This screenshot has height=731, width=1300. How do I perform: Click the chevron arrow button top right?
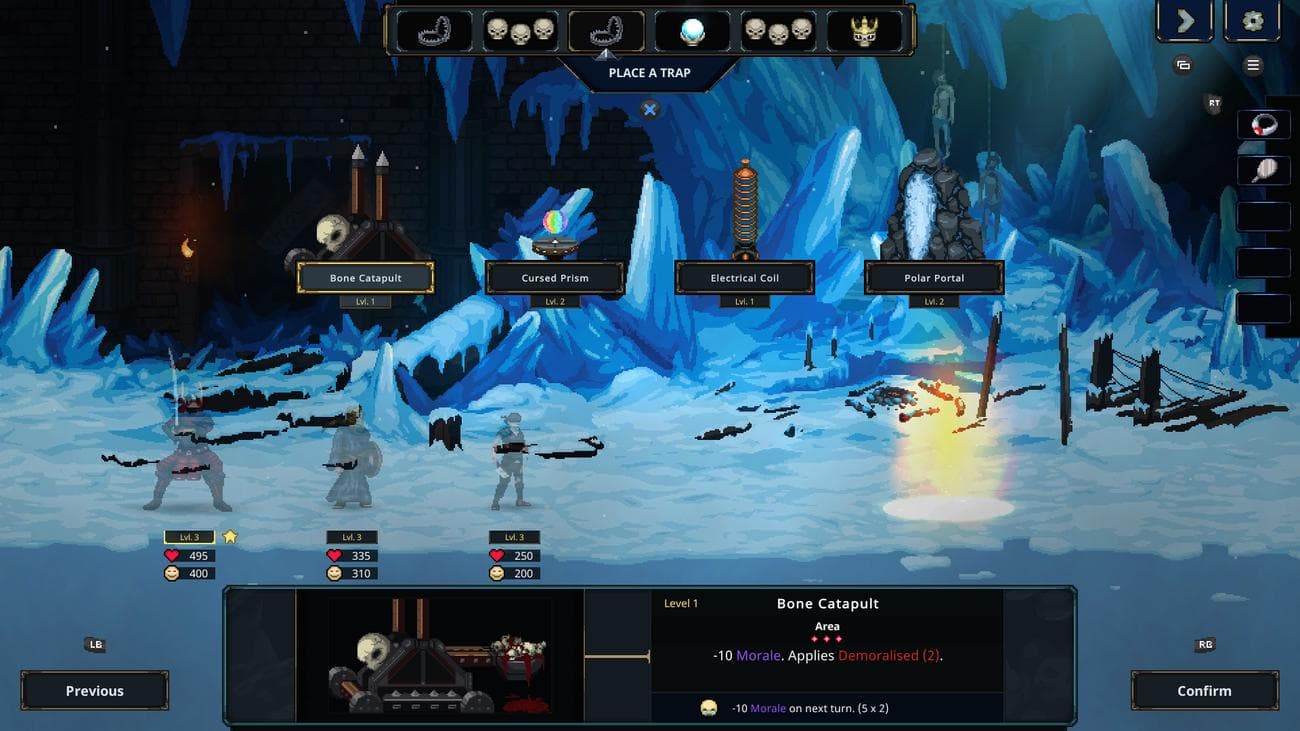click(1185, 20)
